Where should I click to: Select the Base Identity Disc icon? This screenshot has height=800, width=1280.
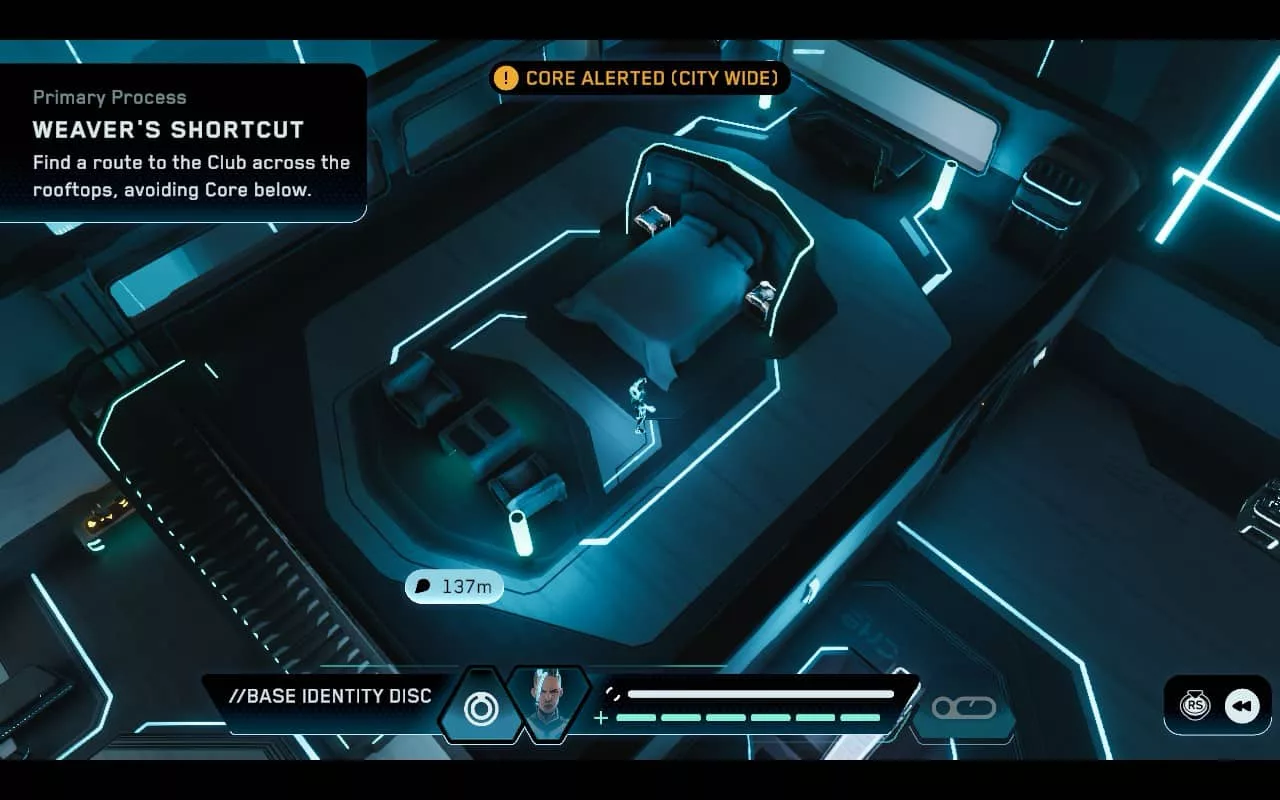pos(480,706)
